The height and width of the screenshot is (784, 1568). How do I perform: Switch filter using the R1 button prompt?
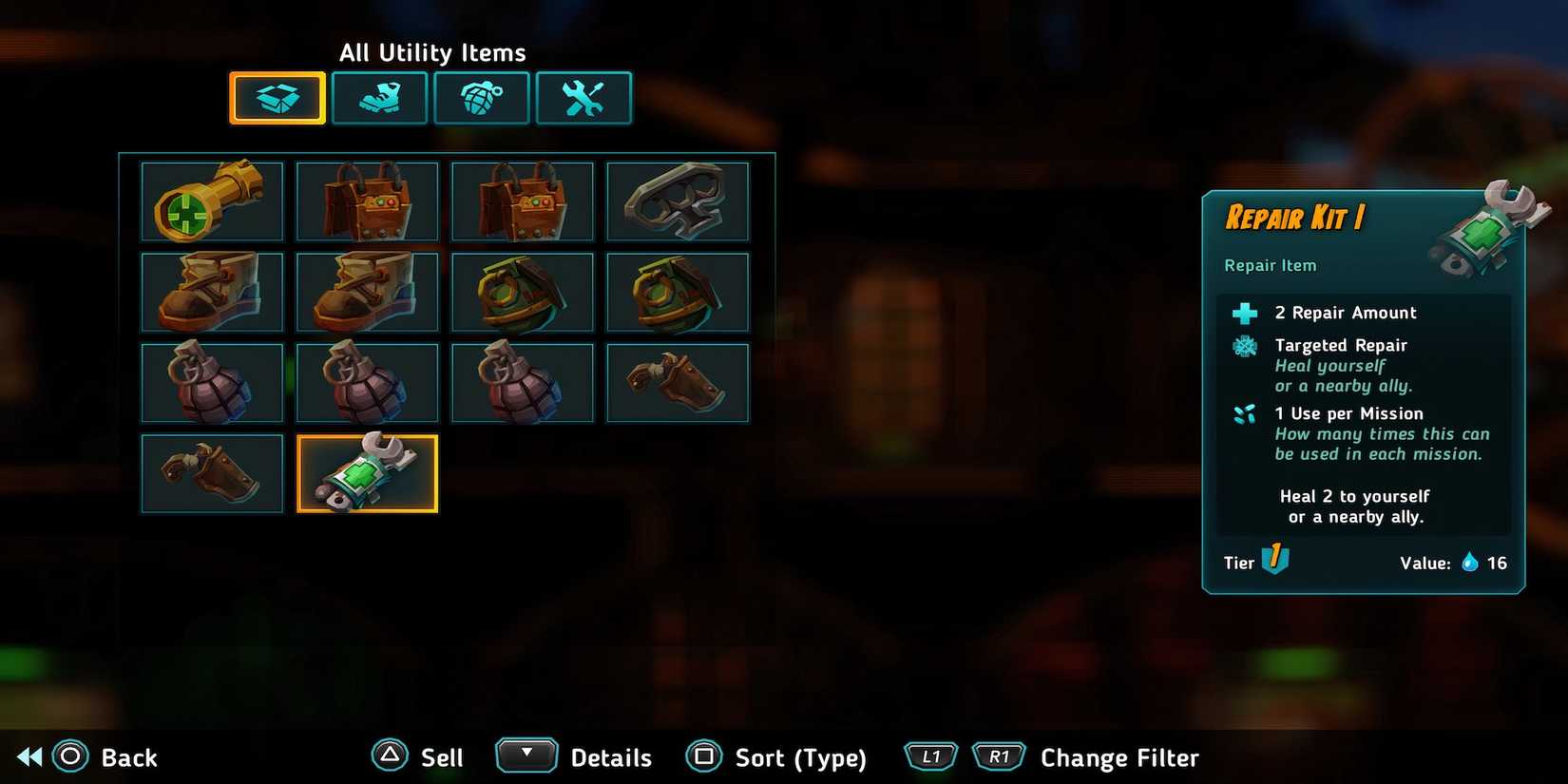tap(998, 756)
